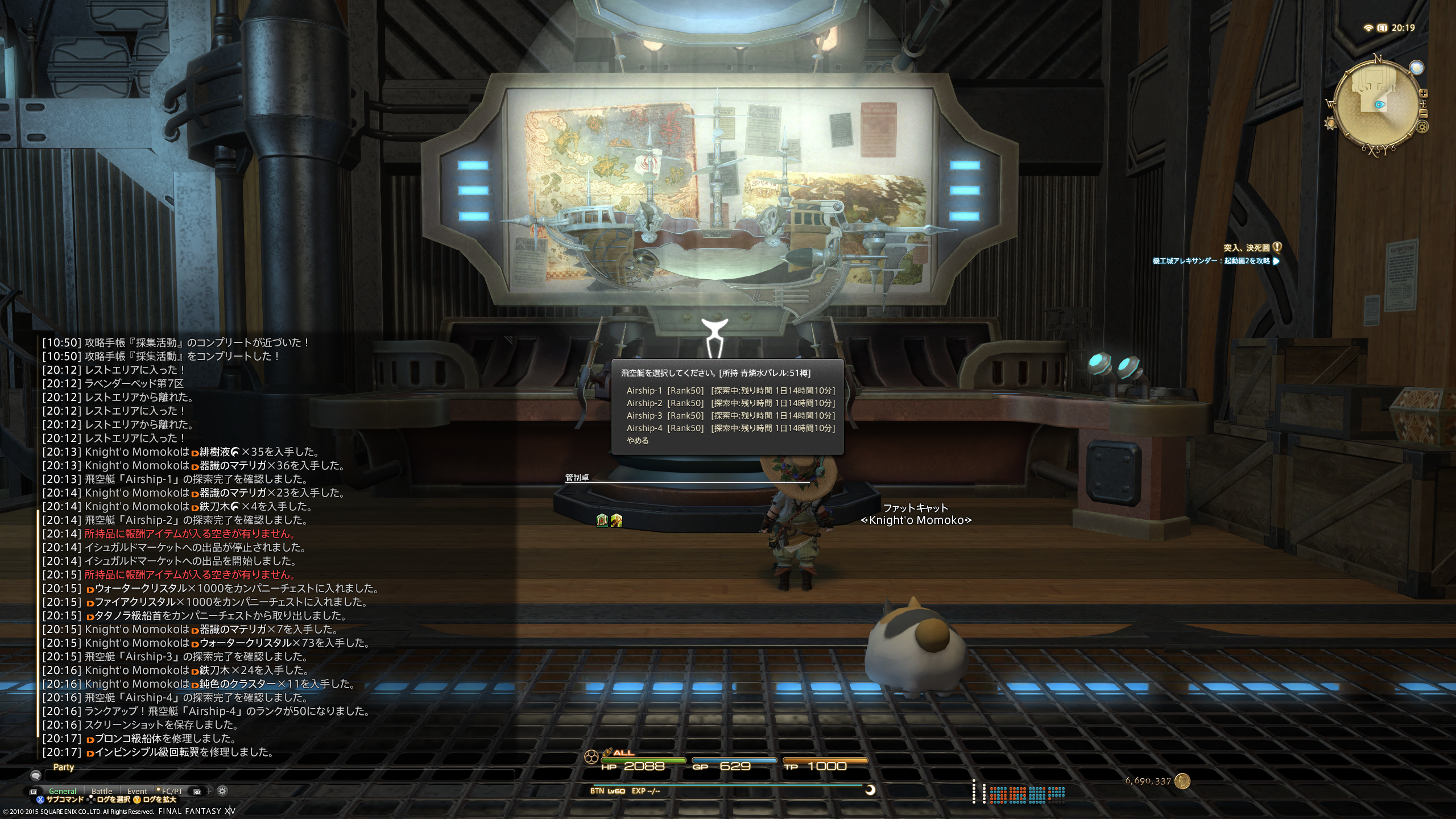Toggle chat mode speech bubble icon
1456x819 pixels.
coord(36,775)
